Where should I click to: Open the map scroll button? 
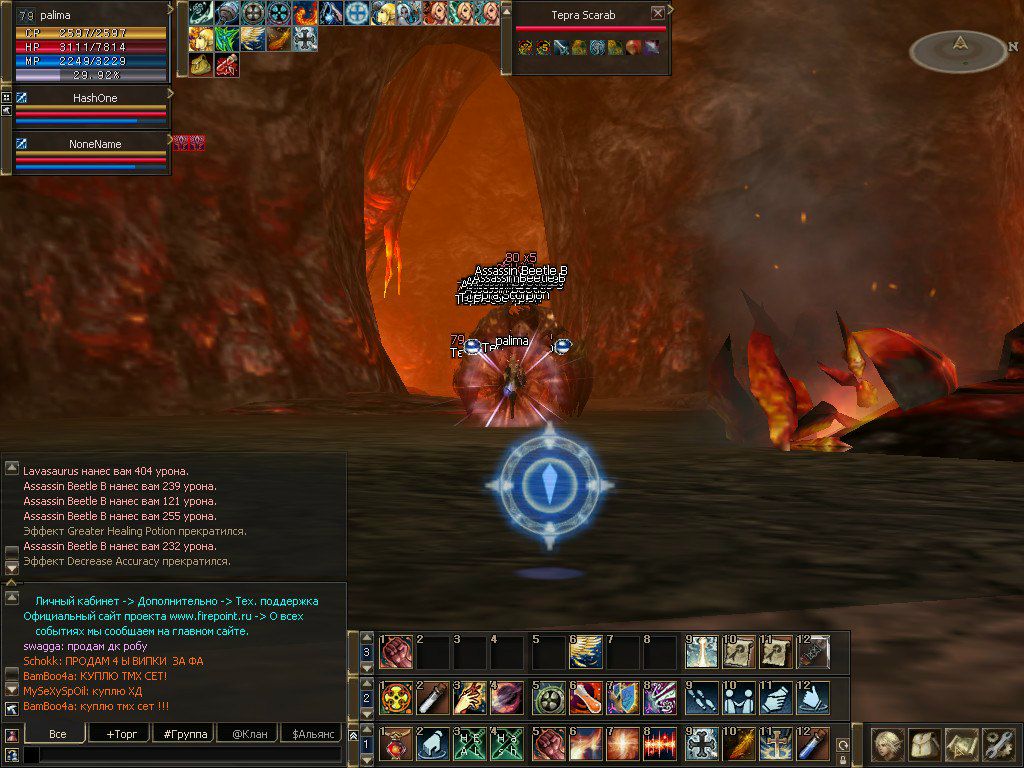961,744
